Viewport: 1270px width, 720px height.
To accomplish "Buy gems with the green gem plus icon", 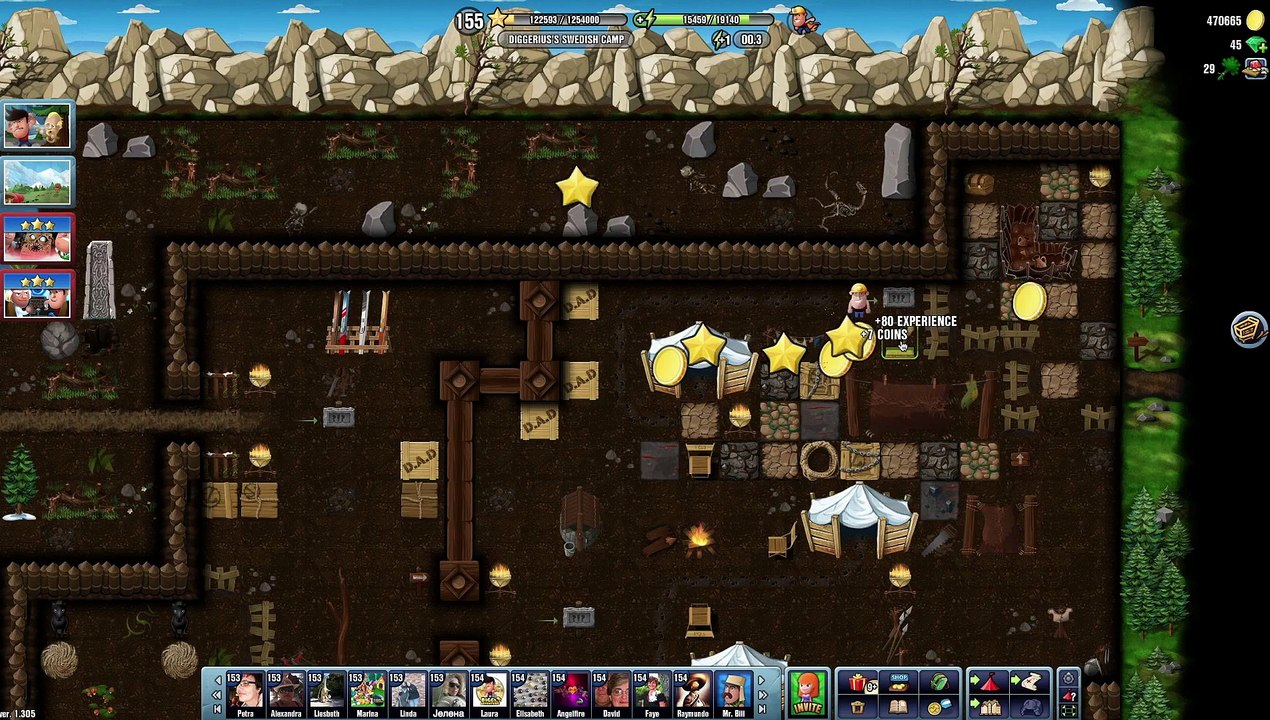I will tap(1258, 46).
